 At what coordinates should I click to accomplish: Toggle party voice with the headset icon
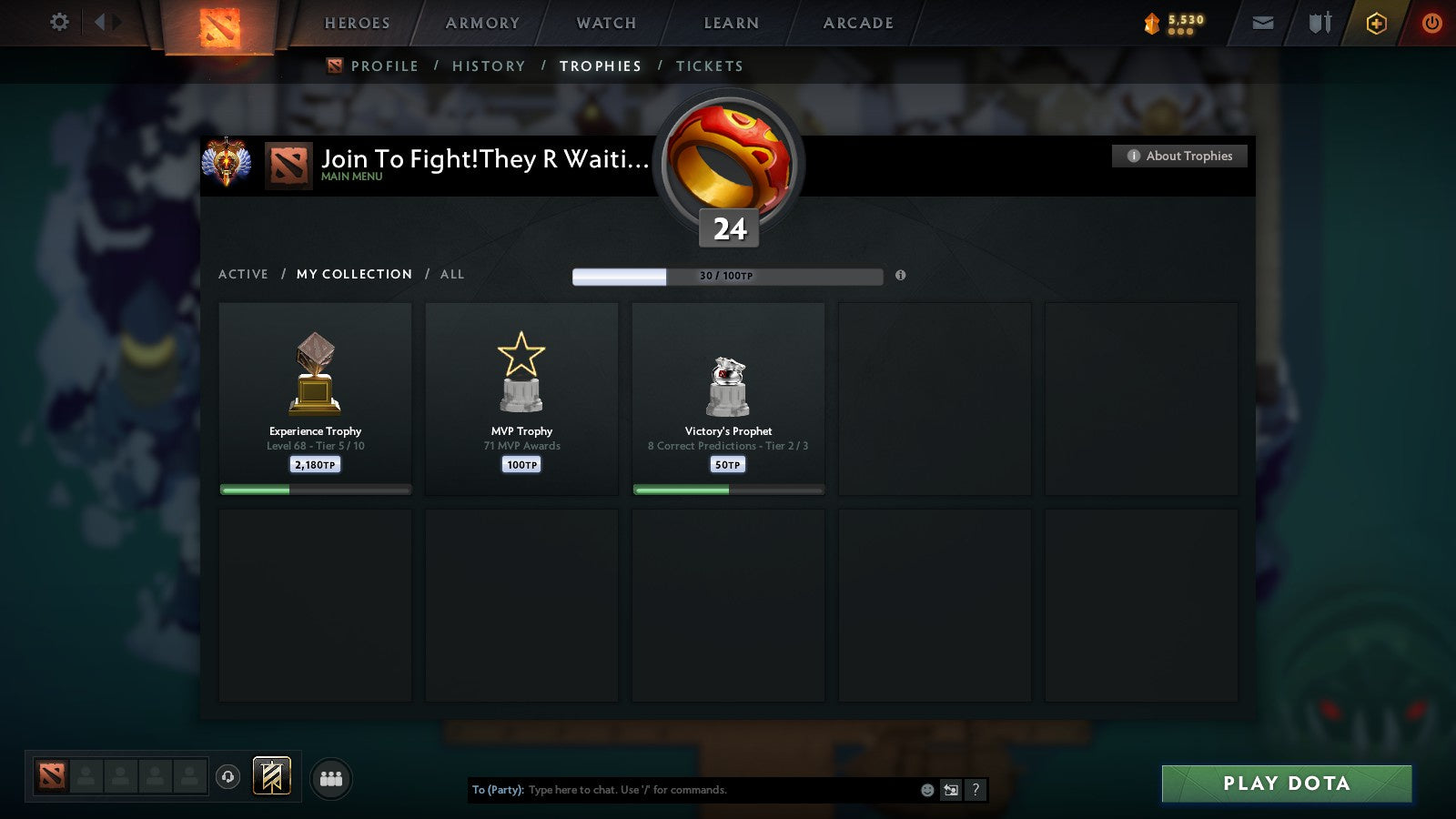[x=226, y=775]
